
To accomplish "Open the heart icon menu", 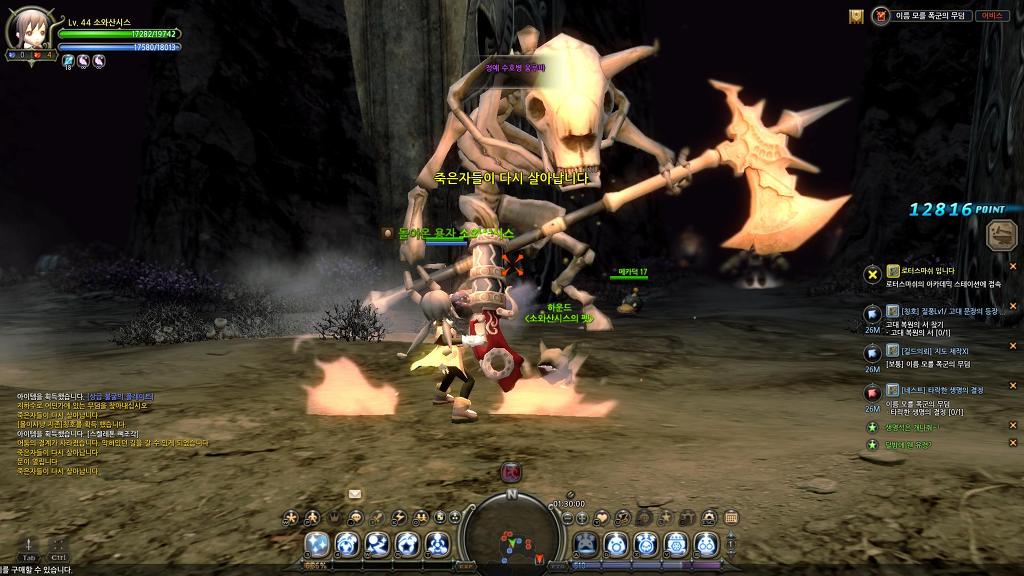I will point(602,517).
